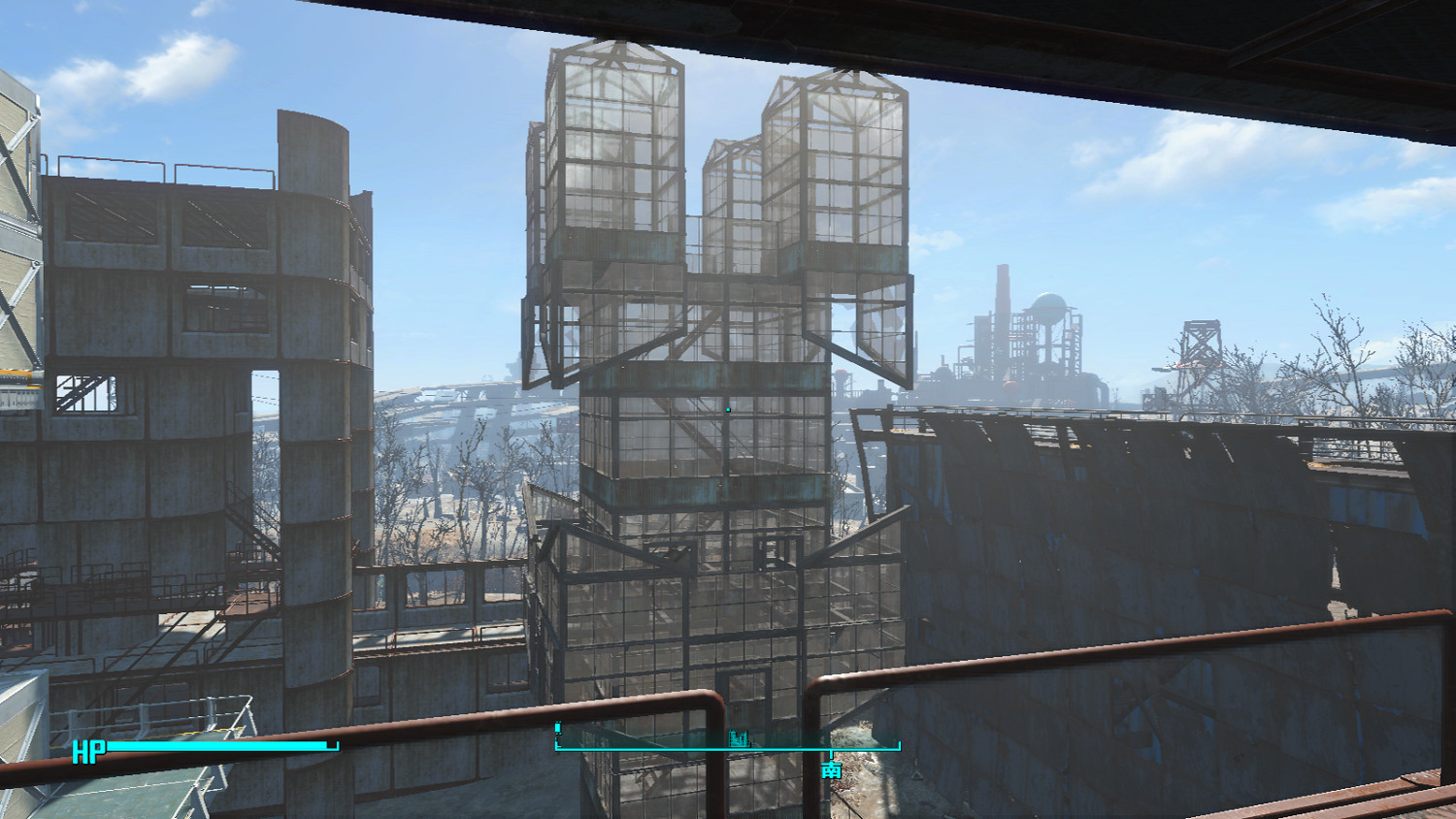Click the factory location marker on the compass
Image resolution: width=1456 pixels, height=819 pixels.
coord(740,739)
